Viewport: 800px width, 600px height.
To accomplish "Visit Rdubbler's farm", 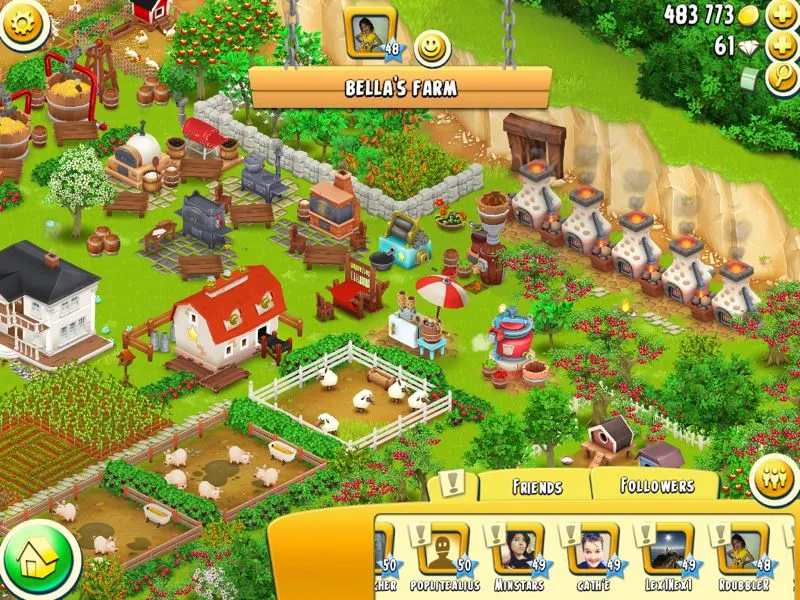I will point(742,556).
